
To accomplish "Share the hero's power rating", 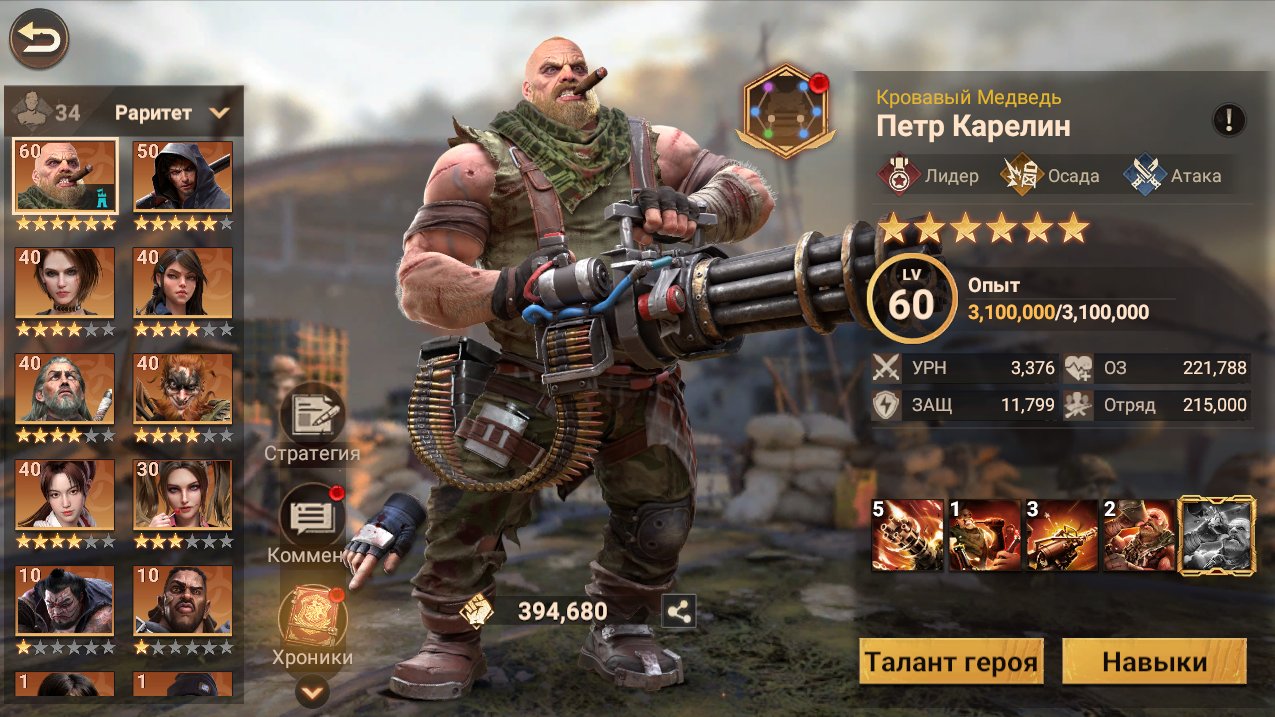I will pyautogui.click(x=679, y=611).
